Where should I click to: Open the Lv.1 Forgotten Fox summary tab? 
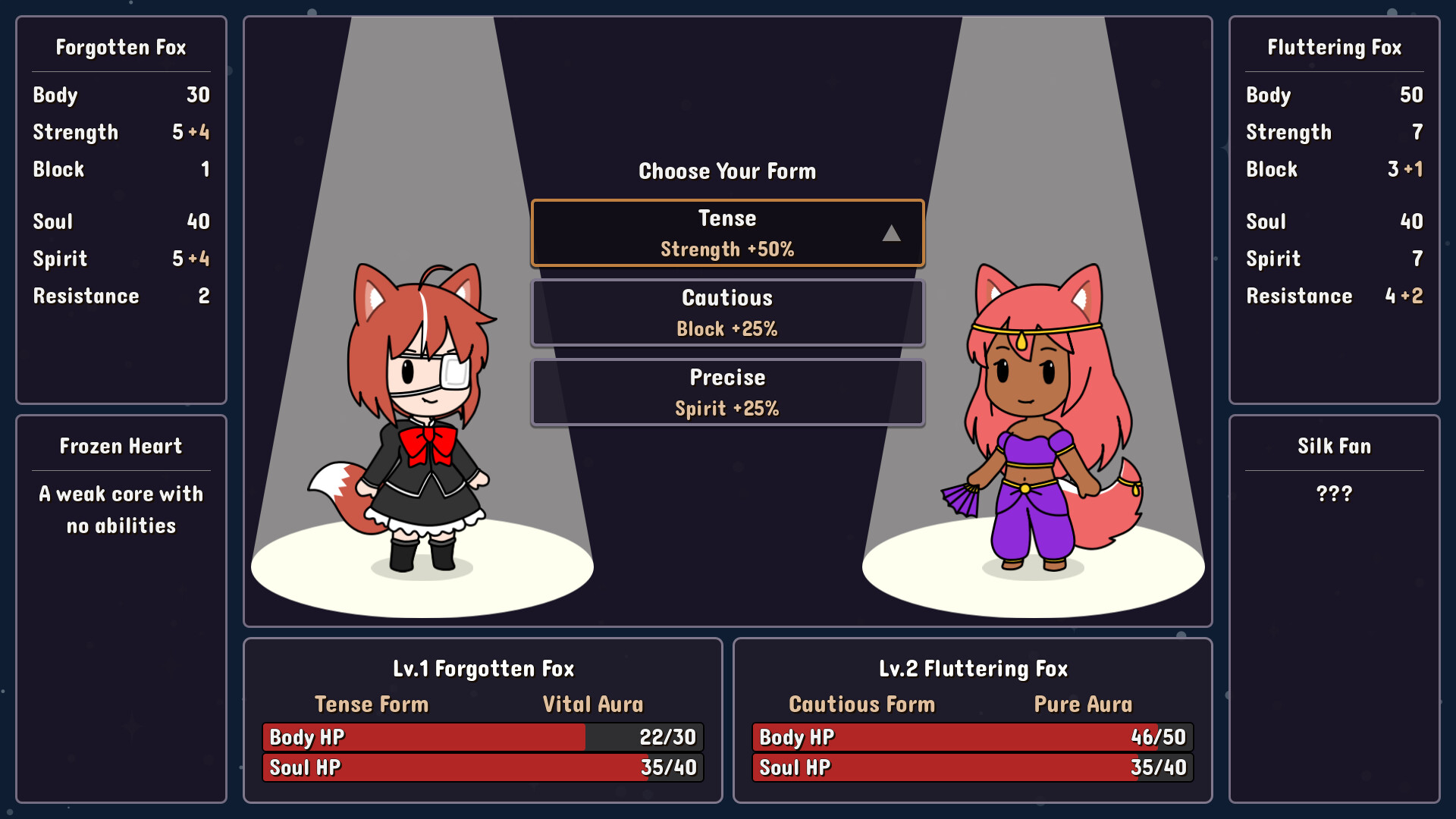coord(482,668)
